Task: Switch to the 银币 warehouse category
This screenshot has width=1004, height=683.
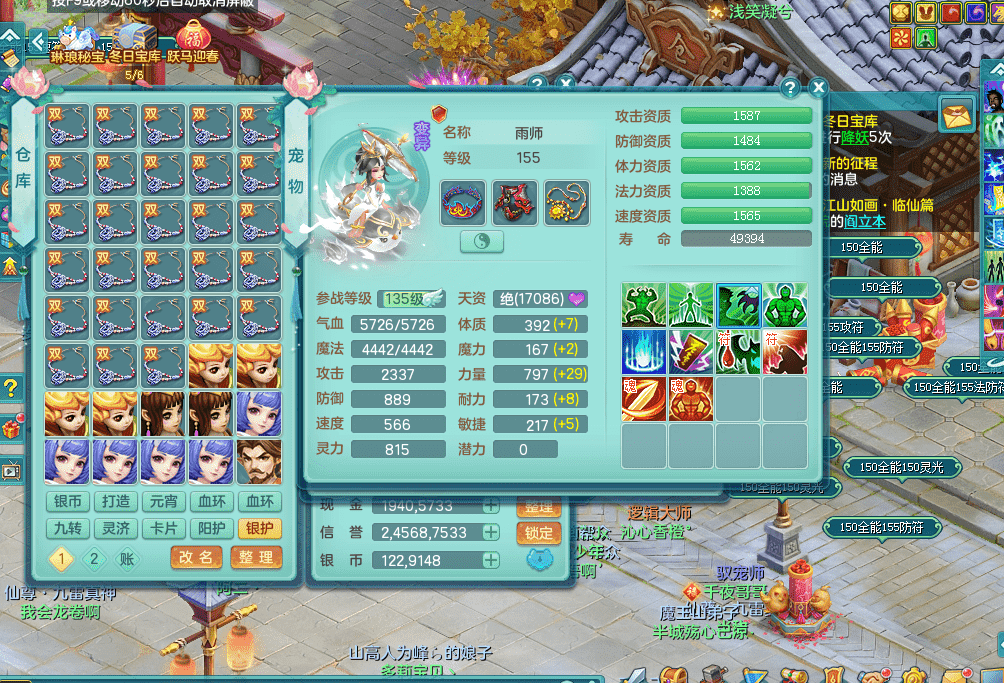Action: tap(68, 502)
